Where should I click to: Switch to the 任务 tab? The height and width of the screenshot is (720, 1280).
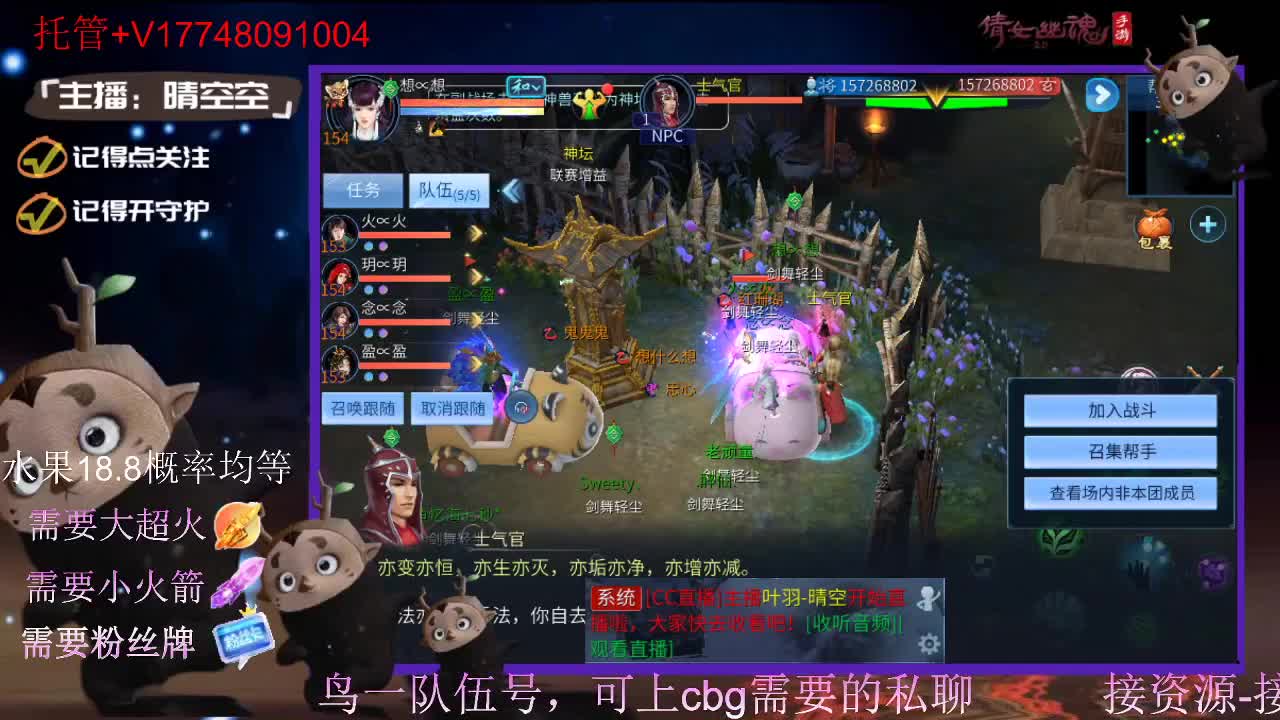[x=362, y=190]
